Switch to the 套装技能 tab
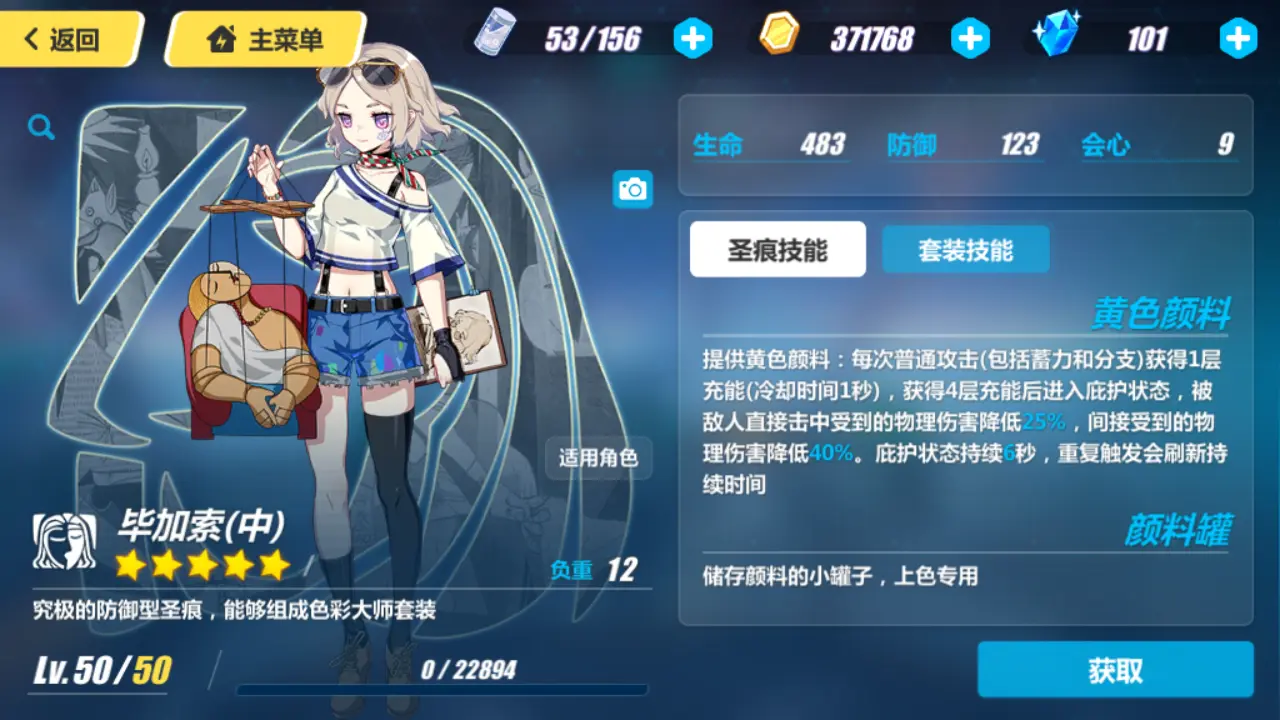The width and height of the screenshot is (1280, 720). [965, 249]
